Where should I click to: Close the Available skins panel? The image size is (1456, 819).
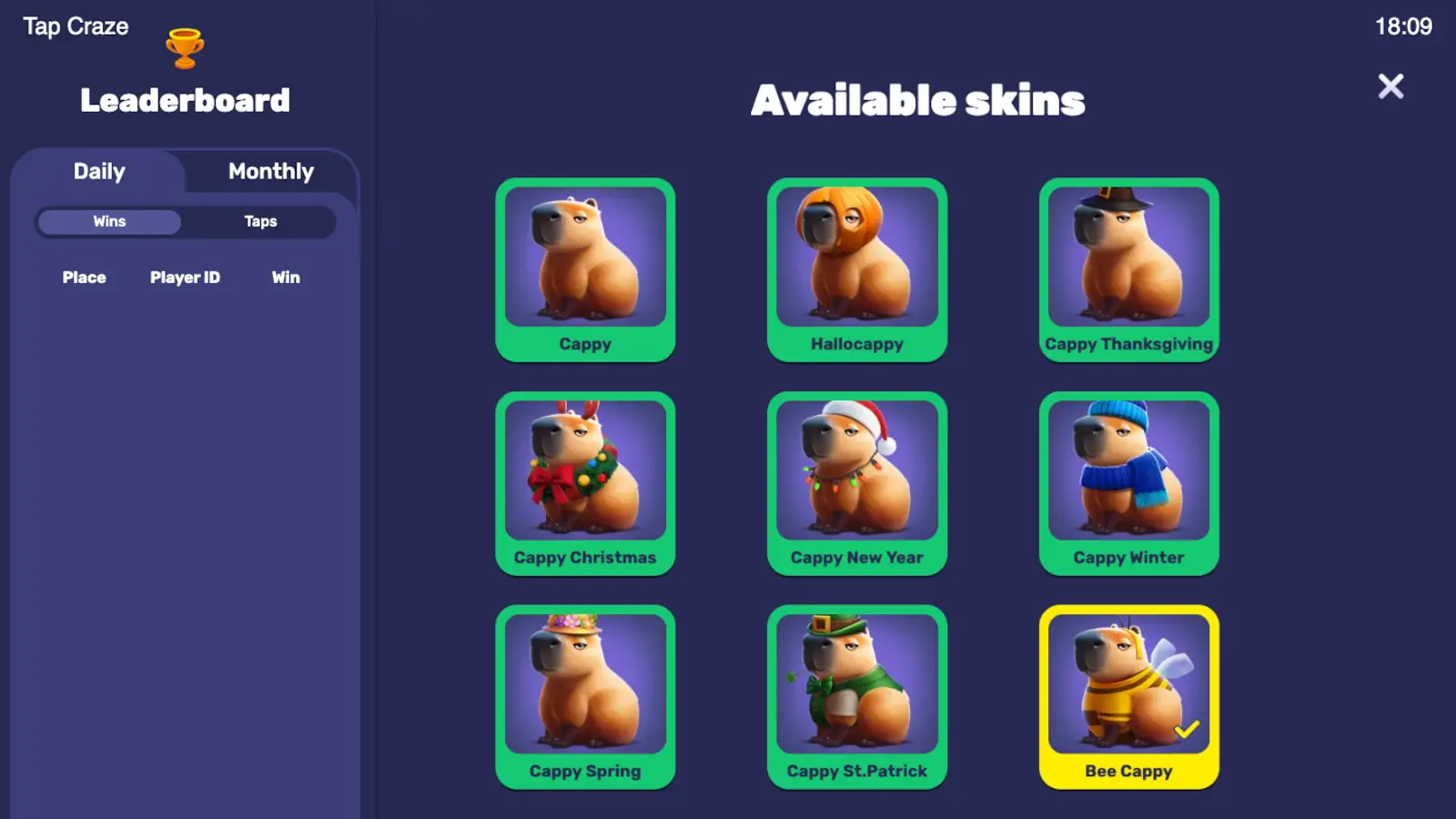[1390, 86]
